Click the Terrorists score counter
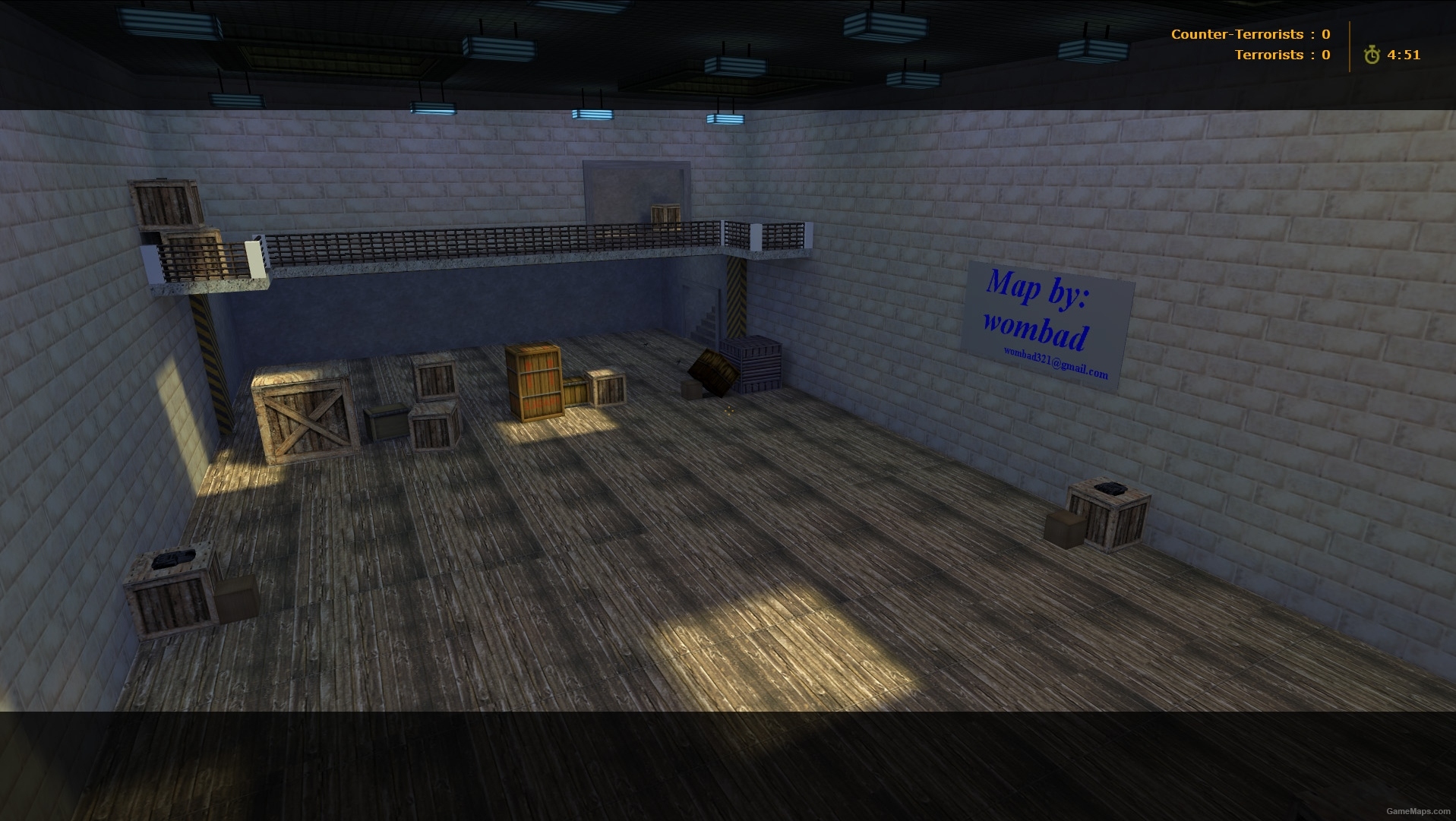 pos(1284,54)
